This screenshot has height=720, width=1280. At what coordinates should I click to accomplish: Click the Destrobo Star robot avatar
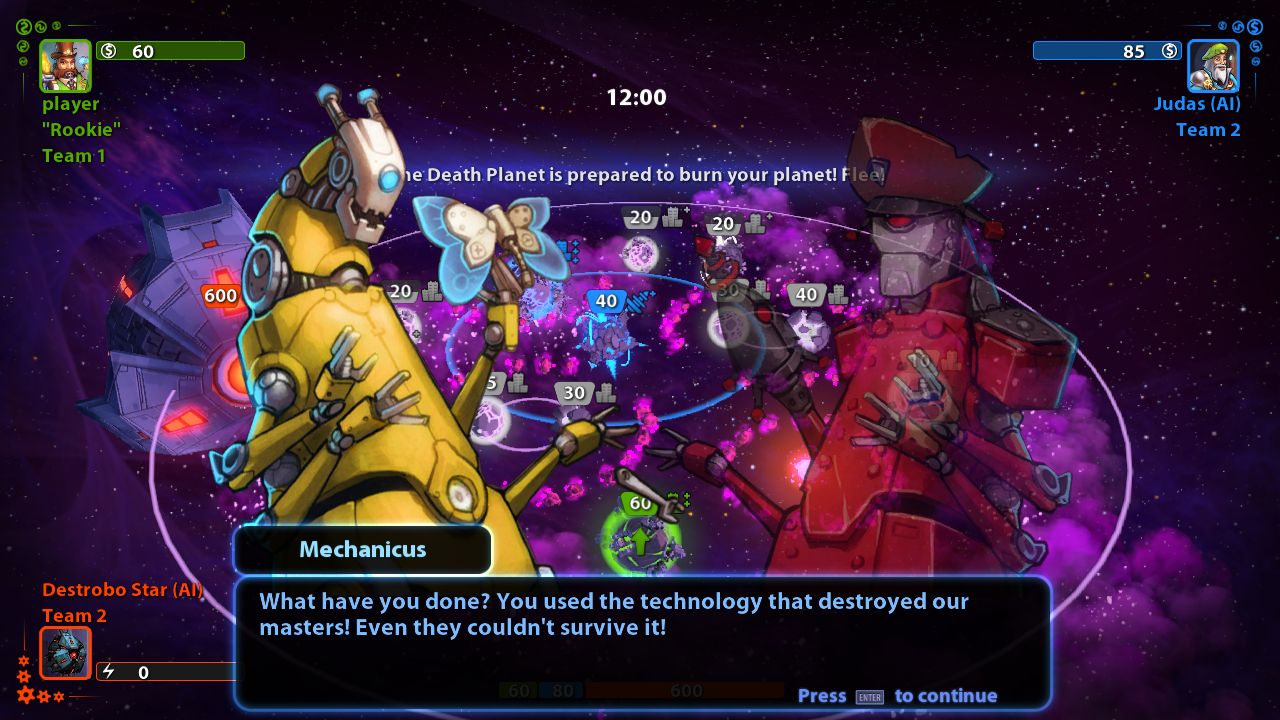point(64,653)
